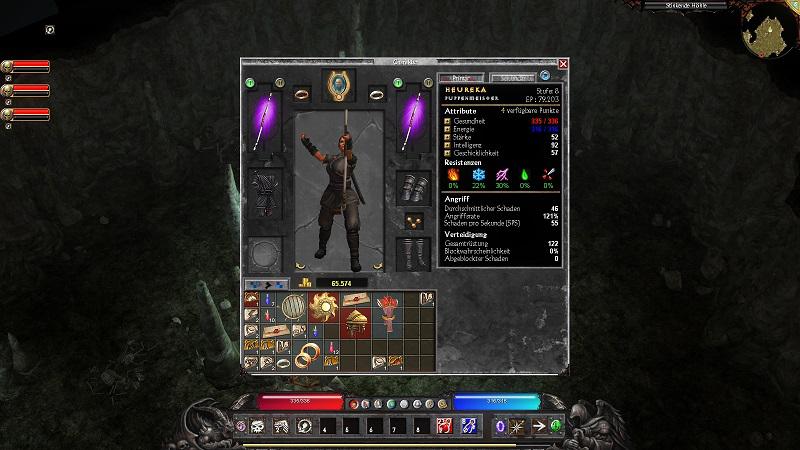This screenshot has height=450, width=800.
Task: Click the round wooden shield in inventory
Action: 292,305
